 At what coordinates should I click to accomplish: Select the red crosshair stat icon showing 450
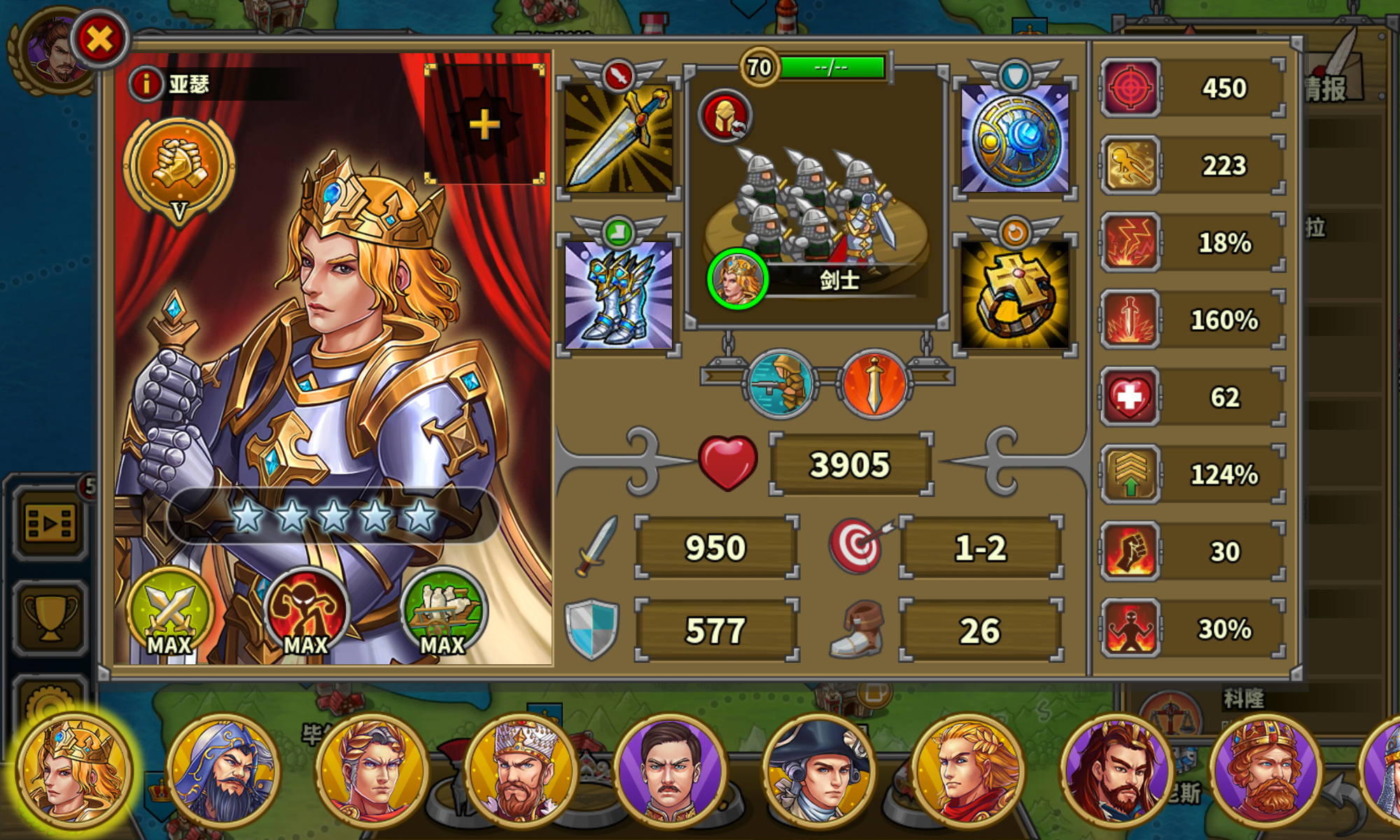(x=1130, y=88)
